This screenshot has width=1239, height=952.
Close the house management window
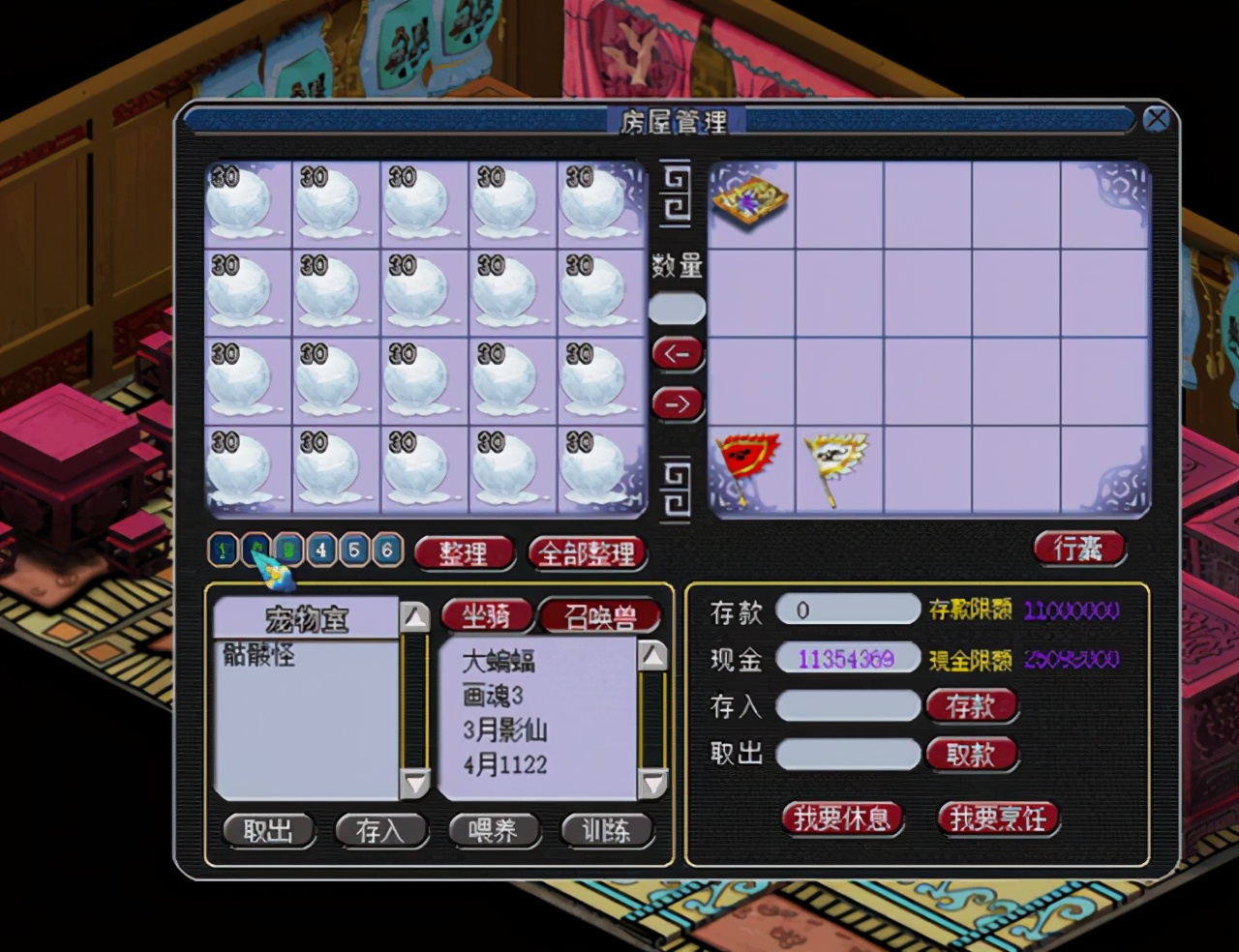point(1156,119)
